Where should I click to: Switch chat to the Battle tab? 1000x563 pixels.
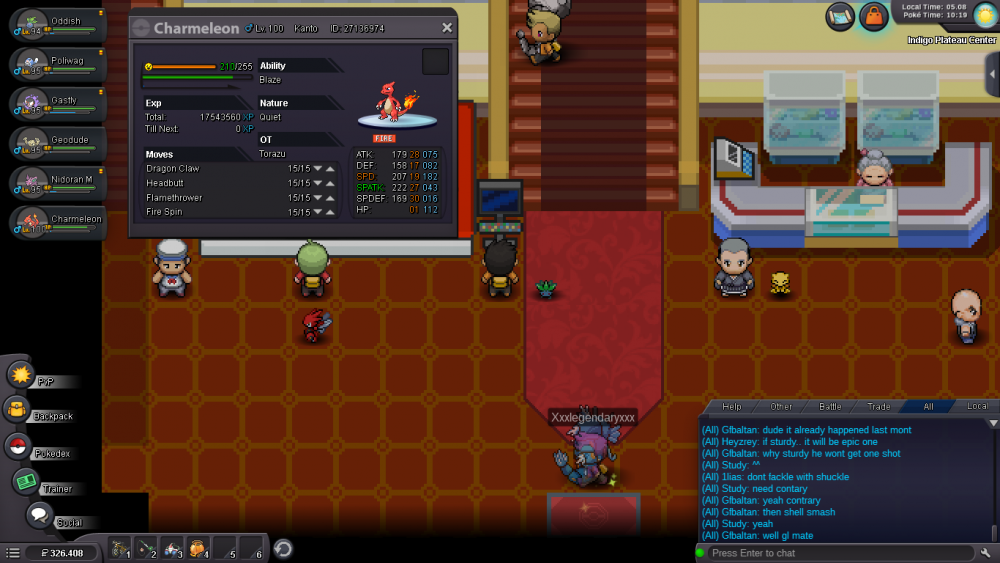click(x=830, y=407)
